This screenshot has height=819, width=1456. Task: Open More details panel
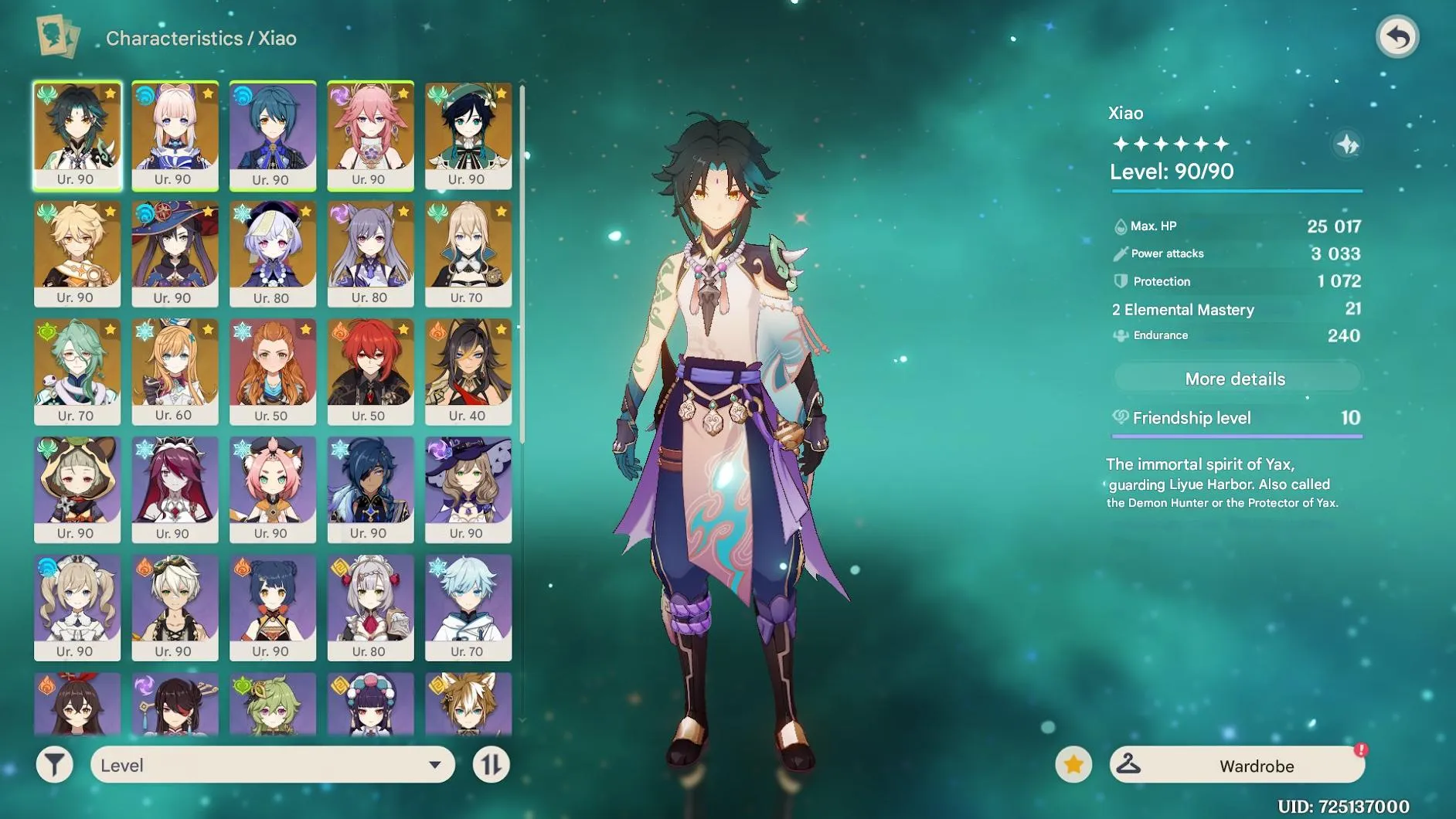pyautogui.click(x=1235, y=379)
